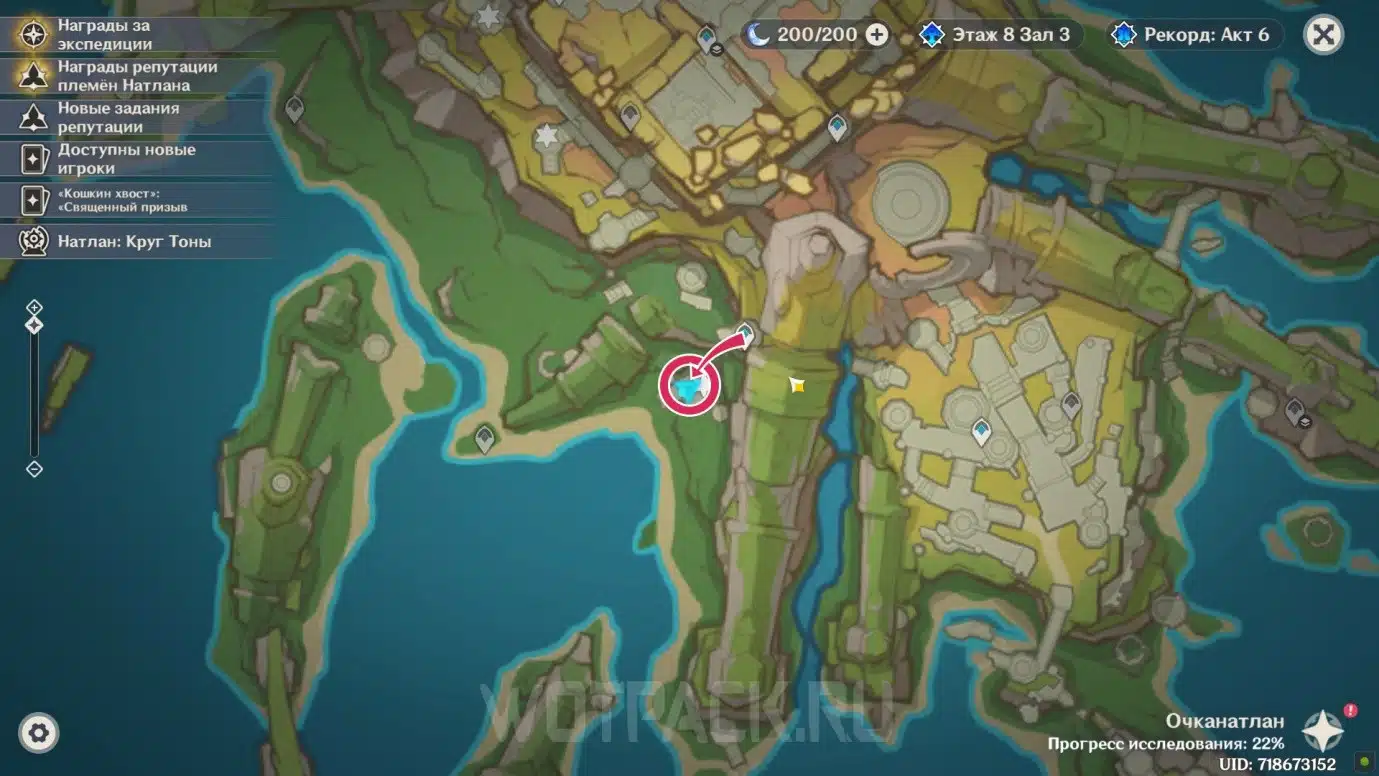Click the map zoom slider handle

[34, 325]
